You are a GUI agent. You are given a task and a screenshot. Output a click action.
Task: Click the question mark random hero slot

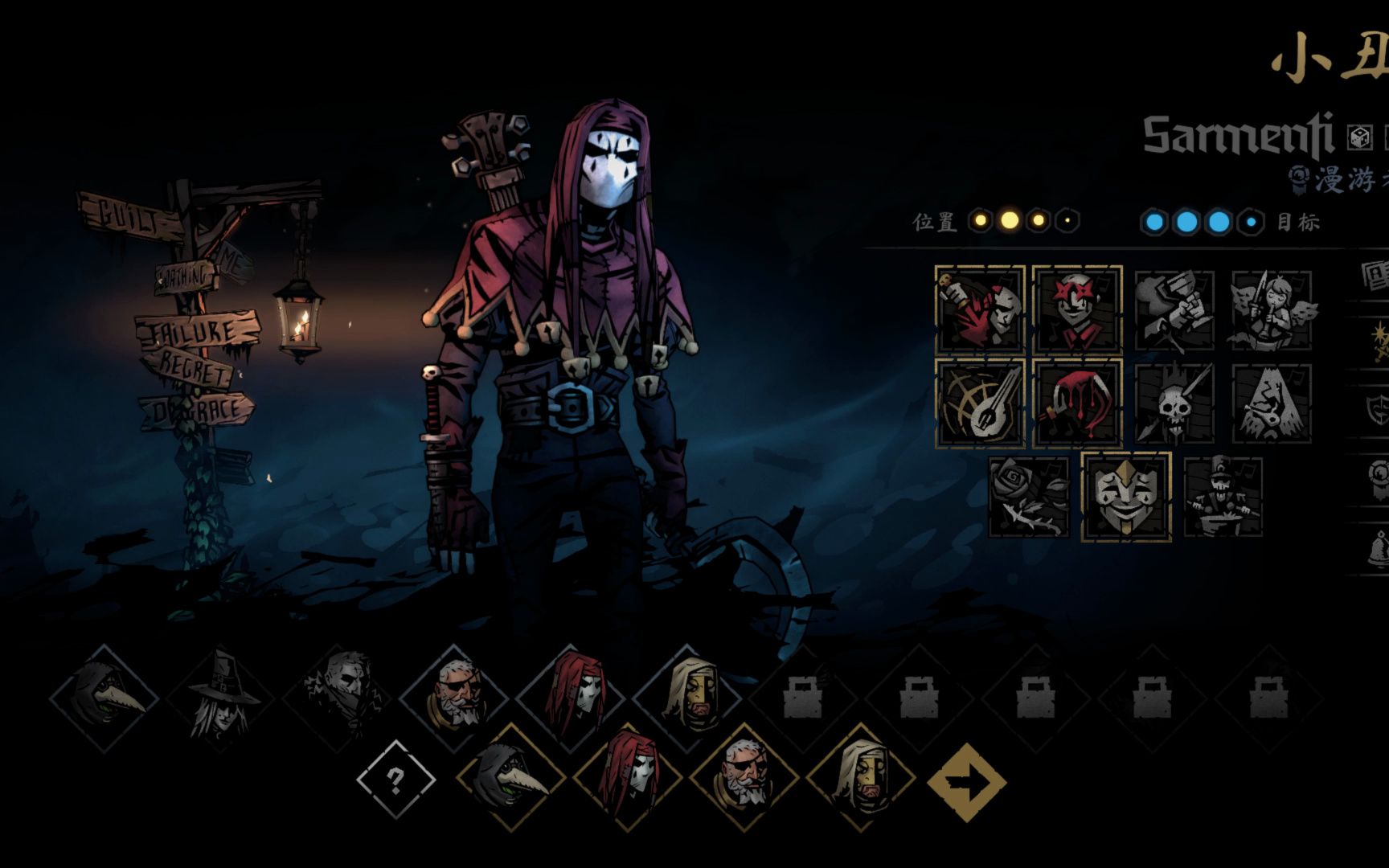(x=395, y=780)
